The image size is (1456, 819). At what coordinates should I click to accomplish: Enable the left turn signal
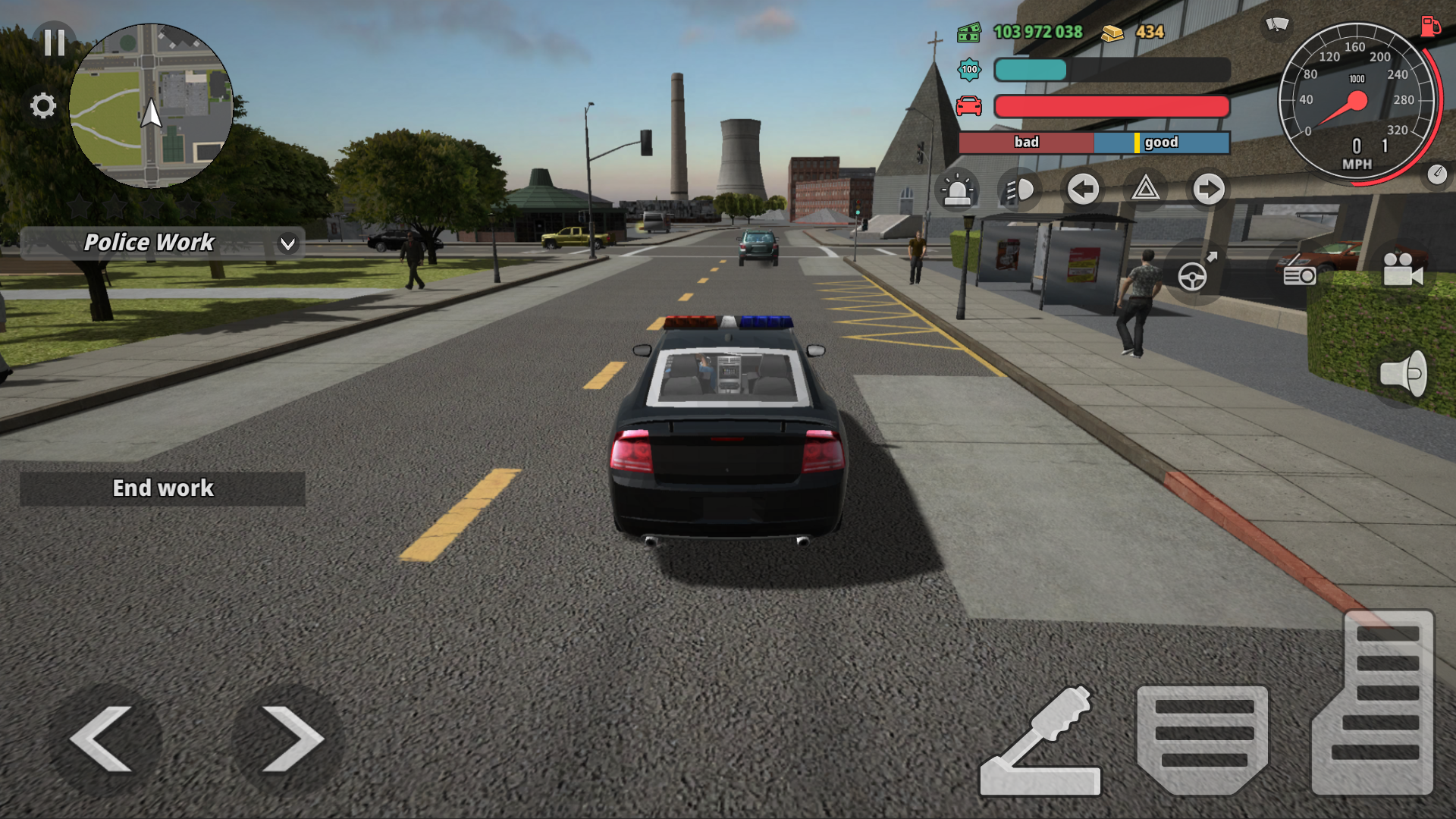(1083, 191)
